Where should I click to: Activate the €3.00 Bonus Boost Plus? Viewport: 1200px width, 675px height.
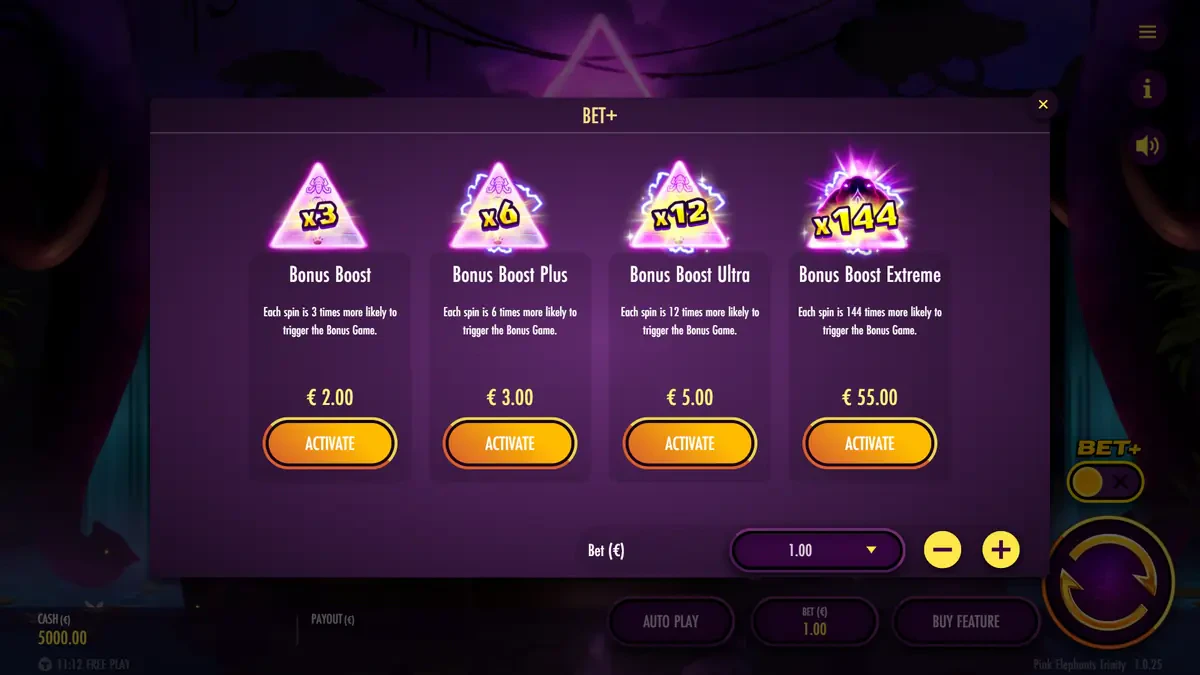click(x=510, y=443)
